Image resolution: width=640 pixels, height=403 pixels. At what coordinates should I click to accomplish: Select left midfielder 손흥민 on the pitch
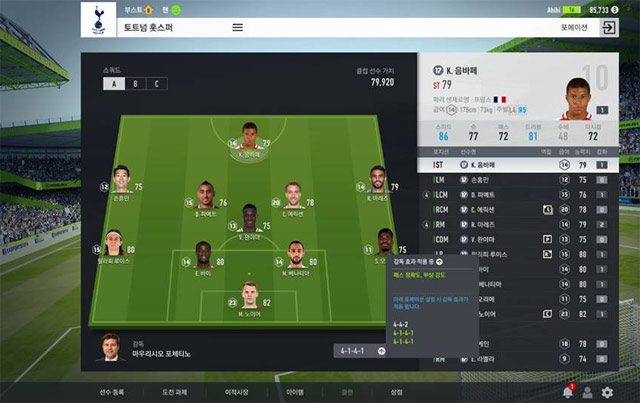[x=121, y=181]
